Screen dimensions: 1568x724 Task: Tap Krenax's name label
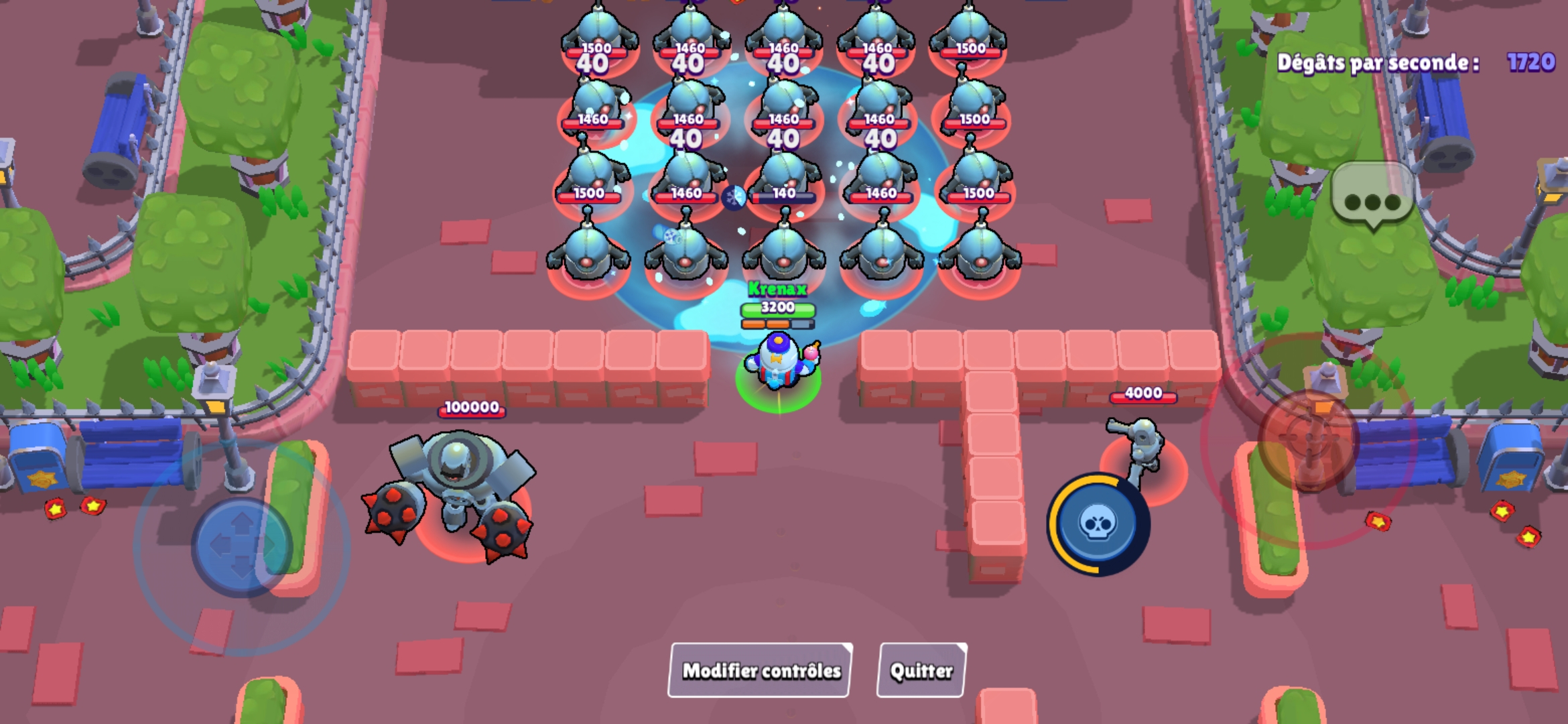click(x=777, y=290)
